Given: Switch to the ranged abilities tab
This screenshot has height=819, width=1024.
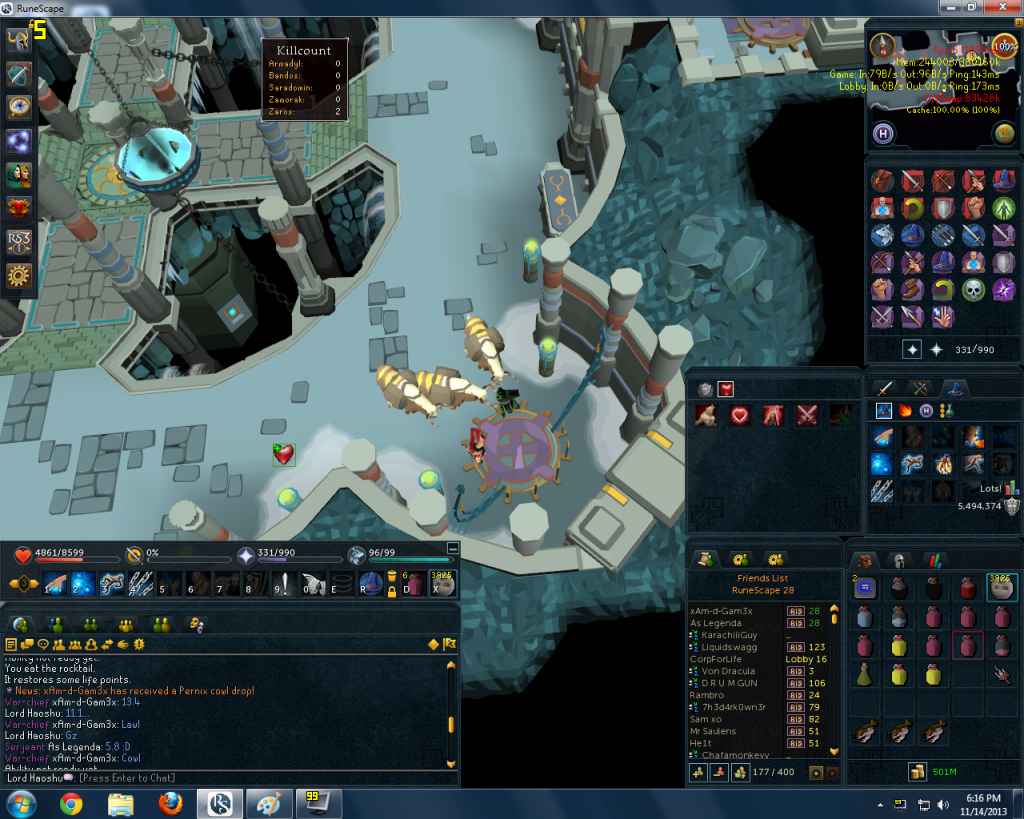Looking at the screenshot, I should (919, 388).
